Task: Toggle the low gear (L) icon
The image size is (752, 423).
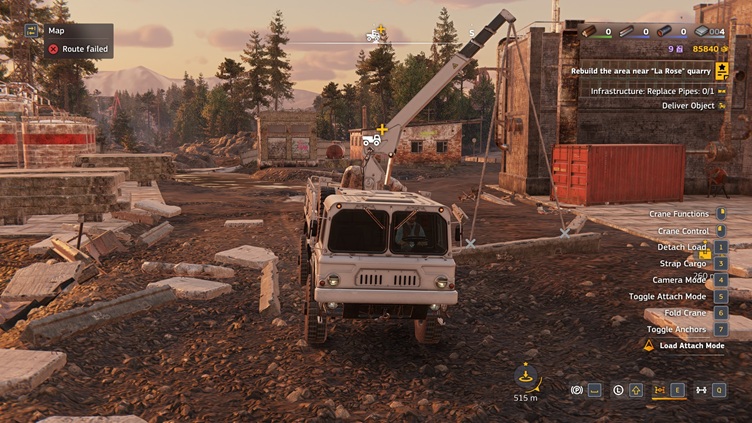Action: [x=619, y=390]
